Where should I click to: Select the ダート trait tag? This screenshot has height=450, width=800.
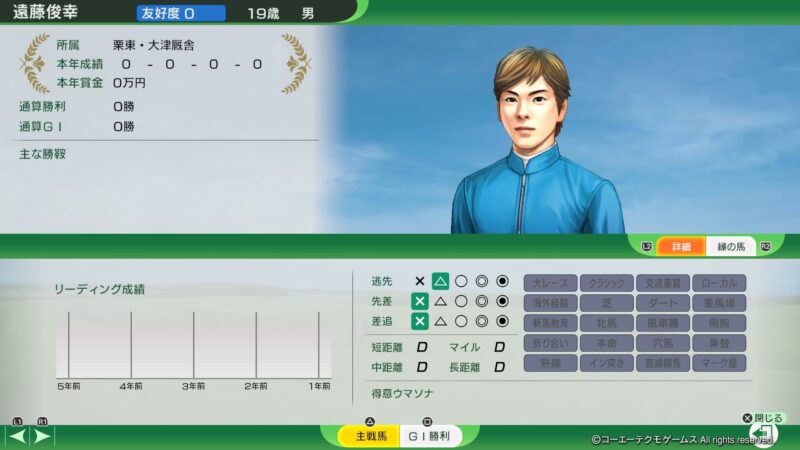(x=663, y=303)
